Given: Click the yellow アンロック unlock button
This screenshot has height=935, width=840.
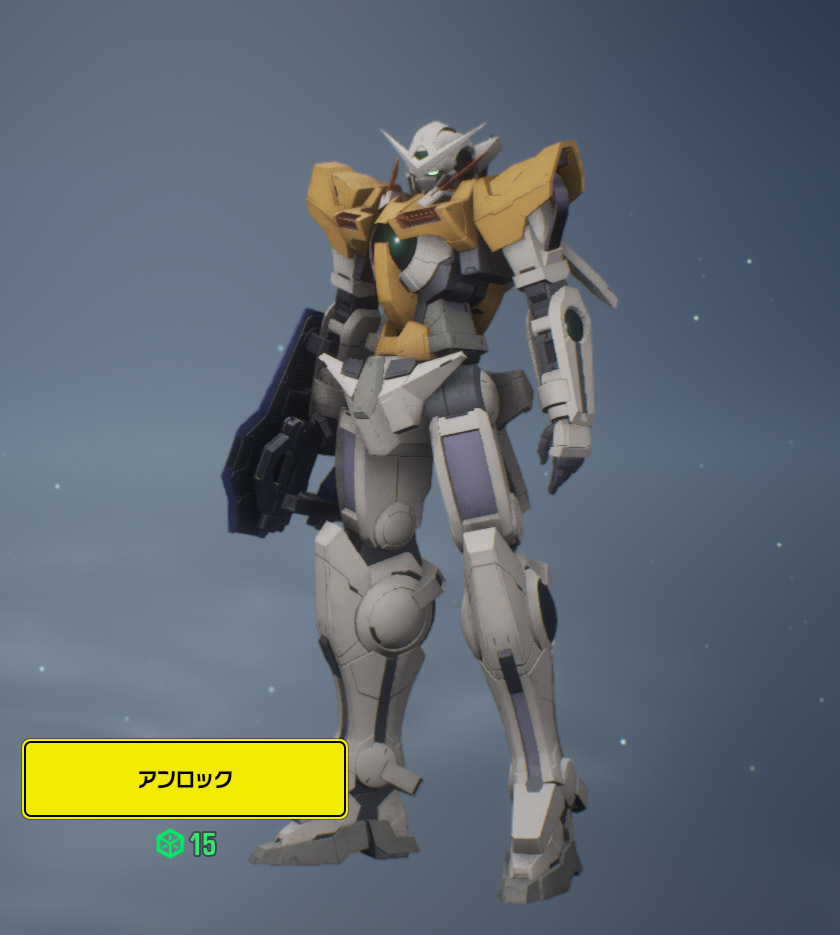Looking at the screenshot, I should (185, 779).
